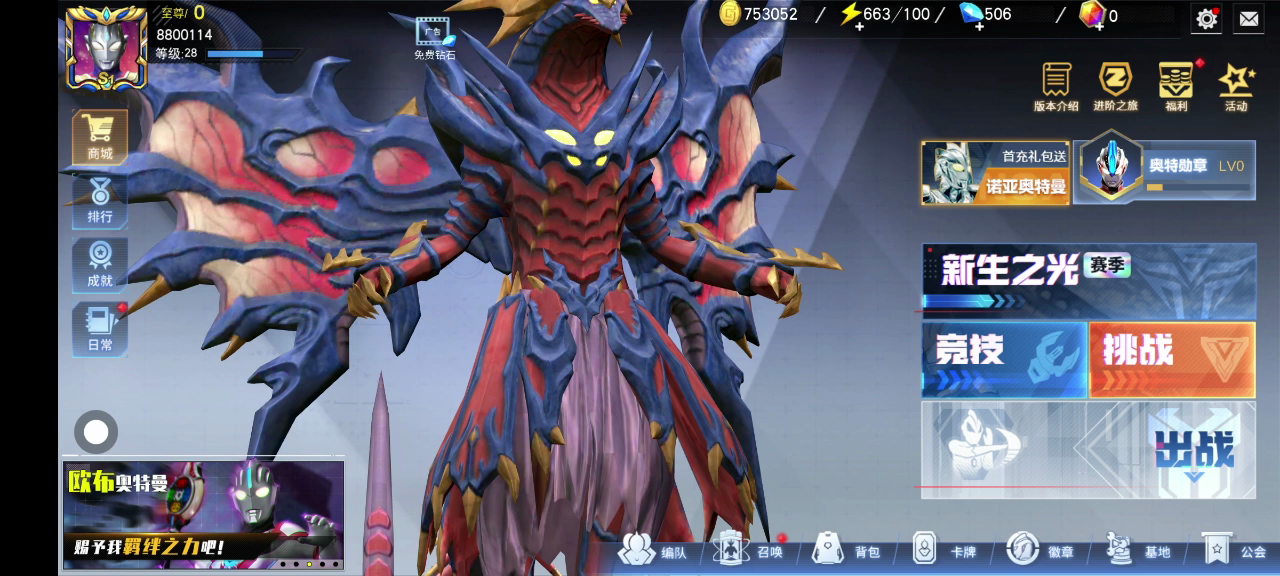Open the mail envelope icon
This screenshot has width=1280, height=576.
[x=1249, y=18]
